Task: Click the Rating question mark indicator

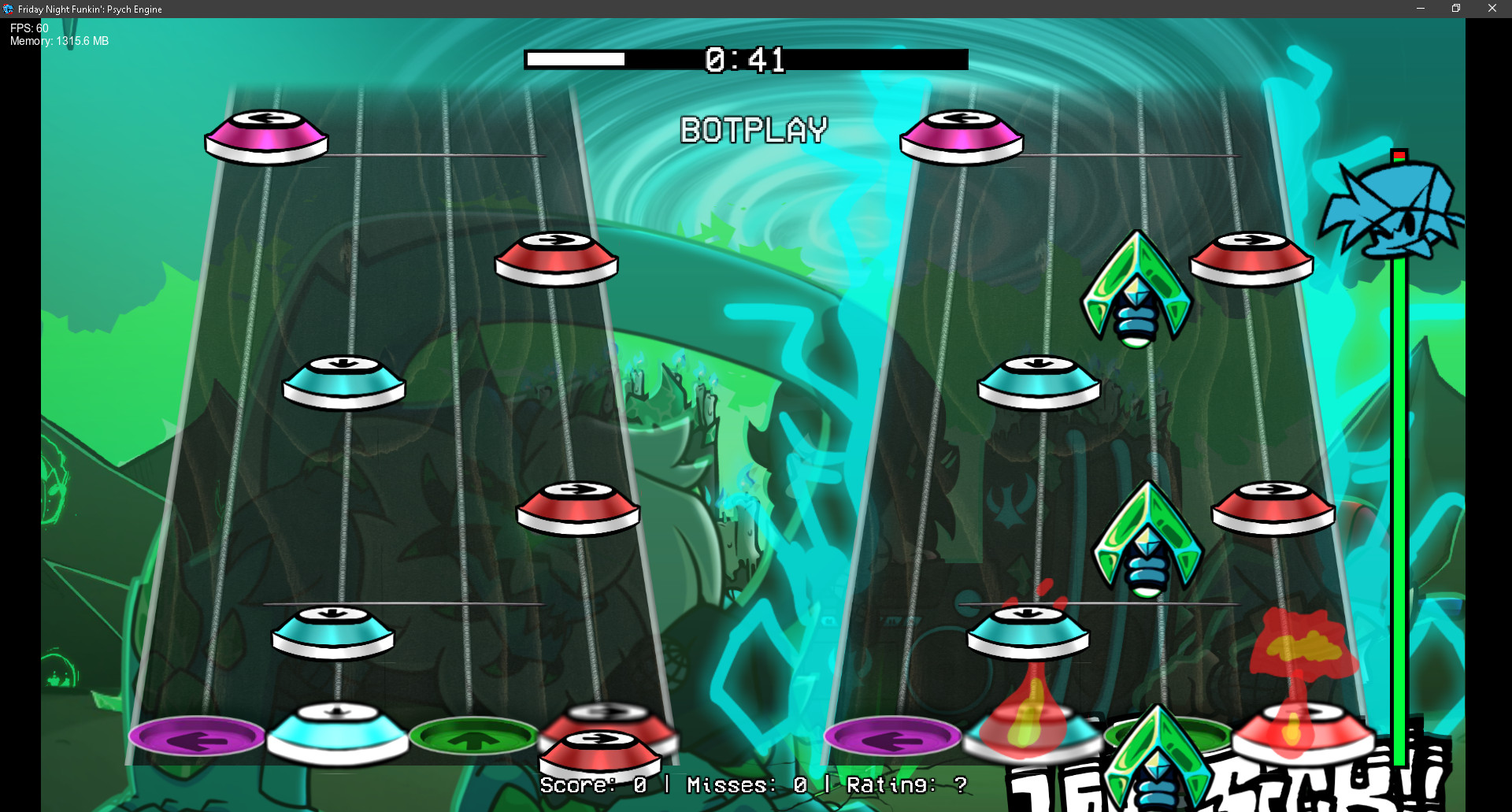Action: pyautogui.click(x=959, y=784)
